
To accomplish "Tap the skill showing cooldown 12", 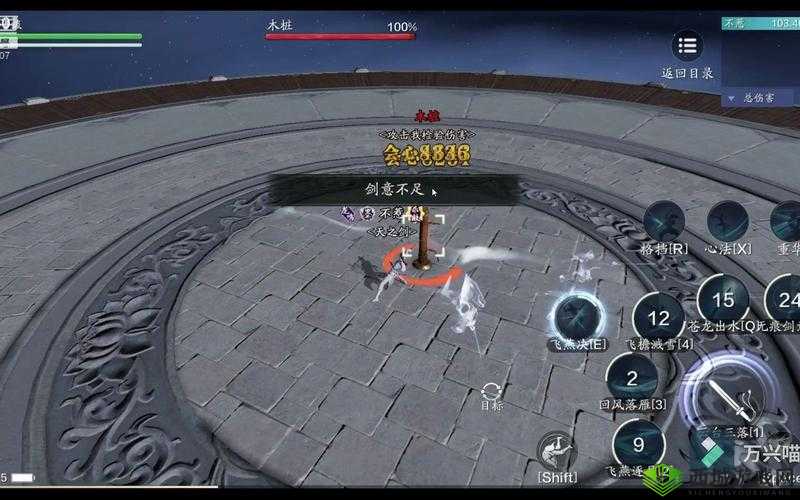I will tap(658, 319).
